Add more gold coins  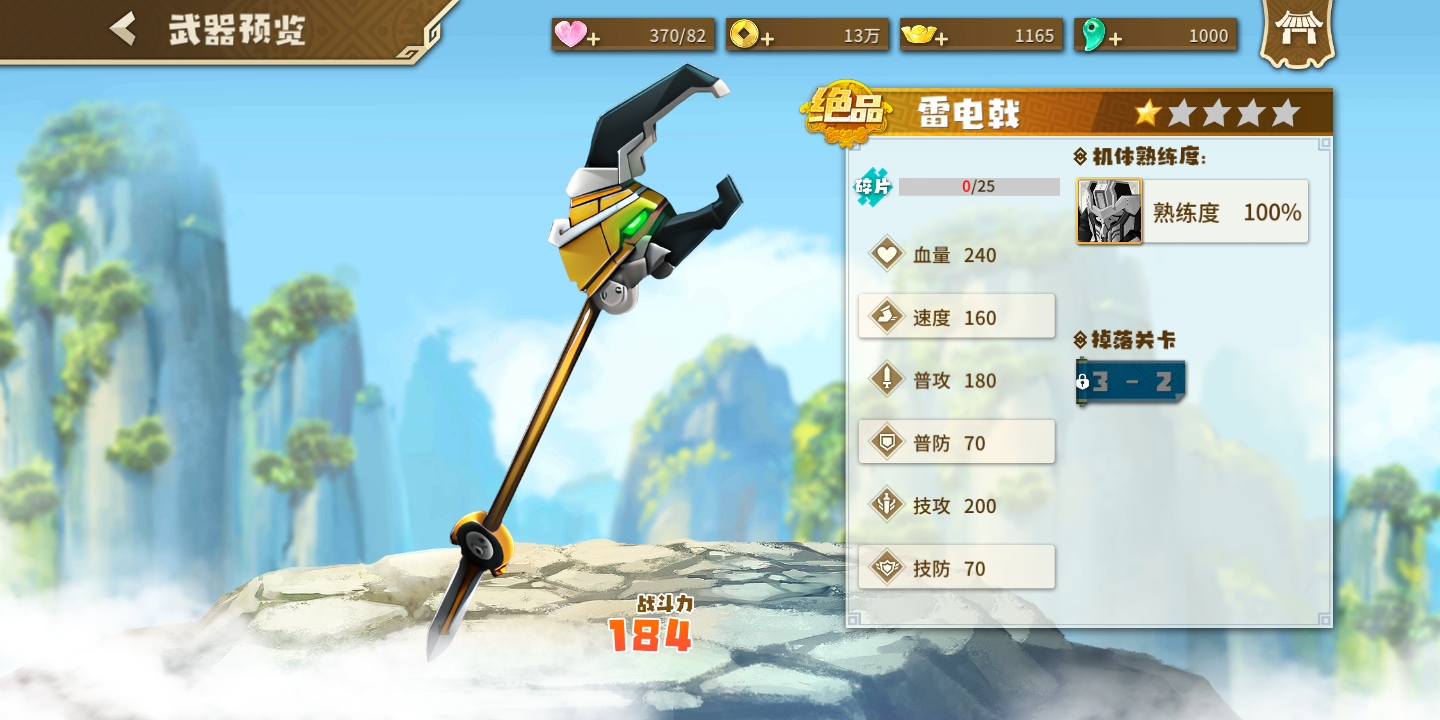(x=767, y=38)
